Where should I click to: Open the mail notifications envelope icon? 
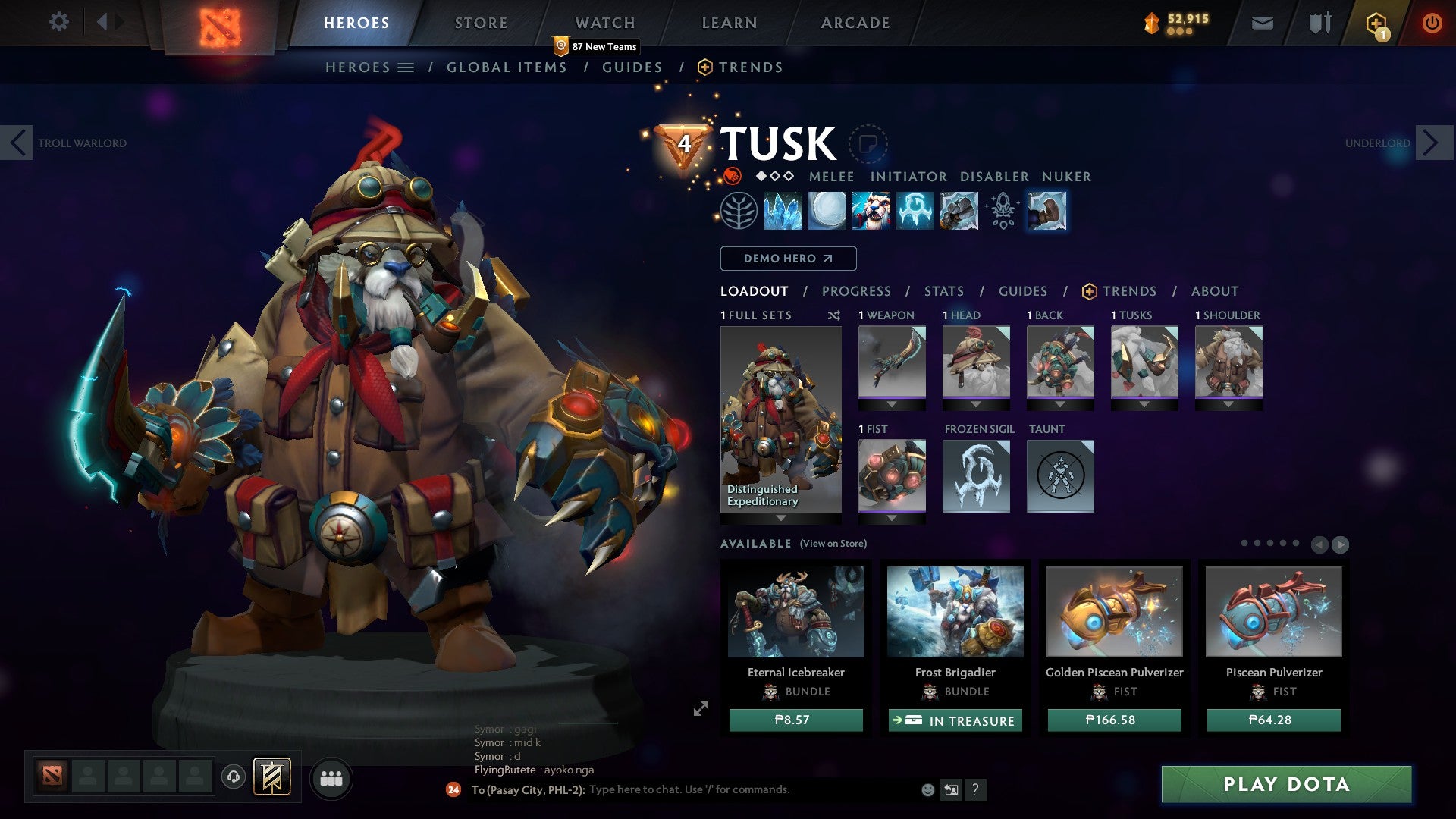pyautogui.click(x=1261, y=22)
